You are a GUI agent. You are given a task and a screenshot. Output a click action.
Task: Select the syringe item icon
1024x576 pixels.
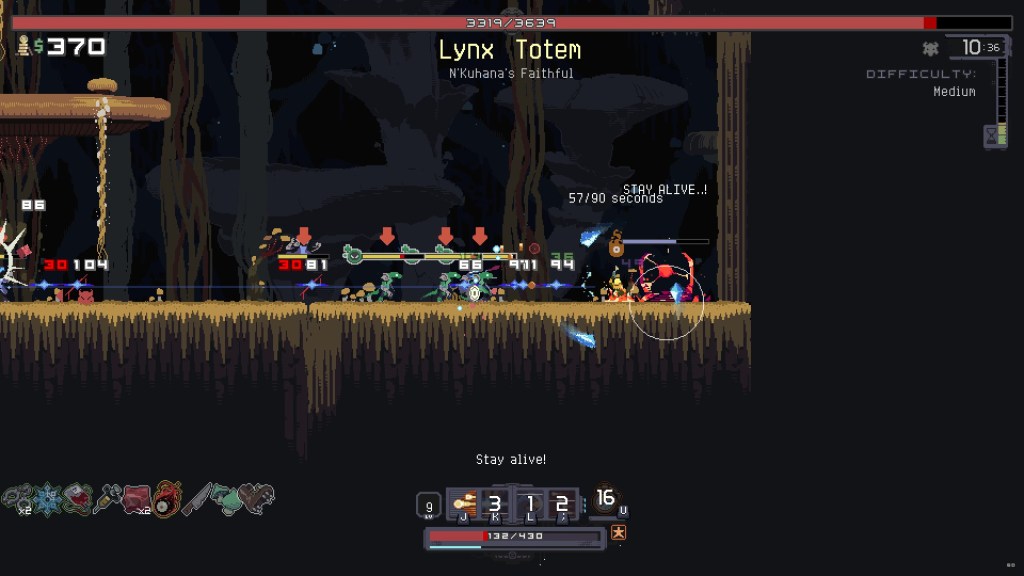tap(107, 497)
